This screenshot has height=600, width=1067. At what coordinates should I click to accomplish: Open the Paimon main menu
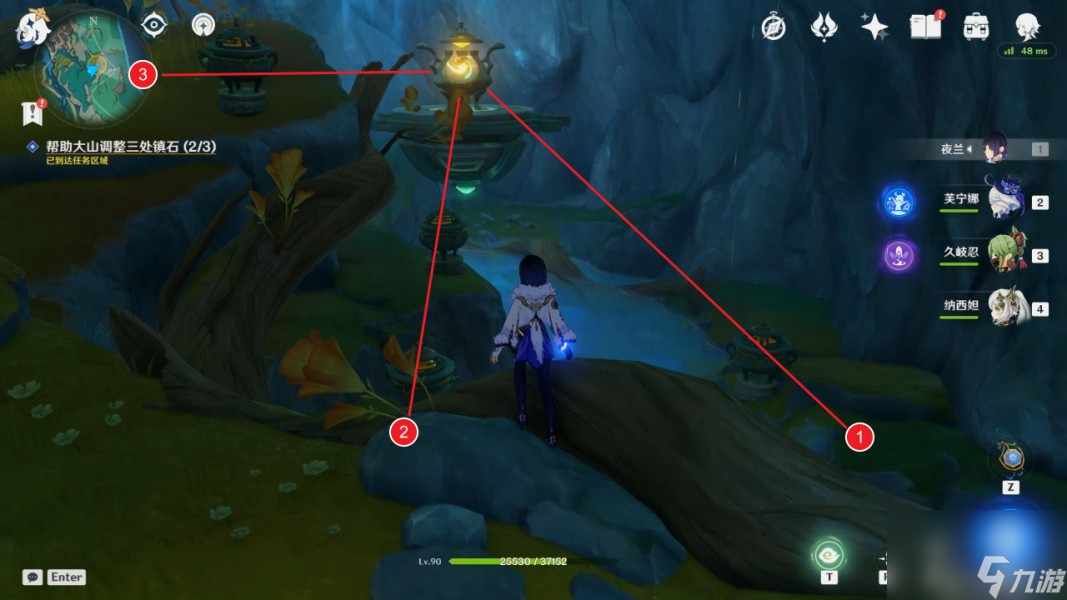pos(32,29)
